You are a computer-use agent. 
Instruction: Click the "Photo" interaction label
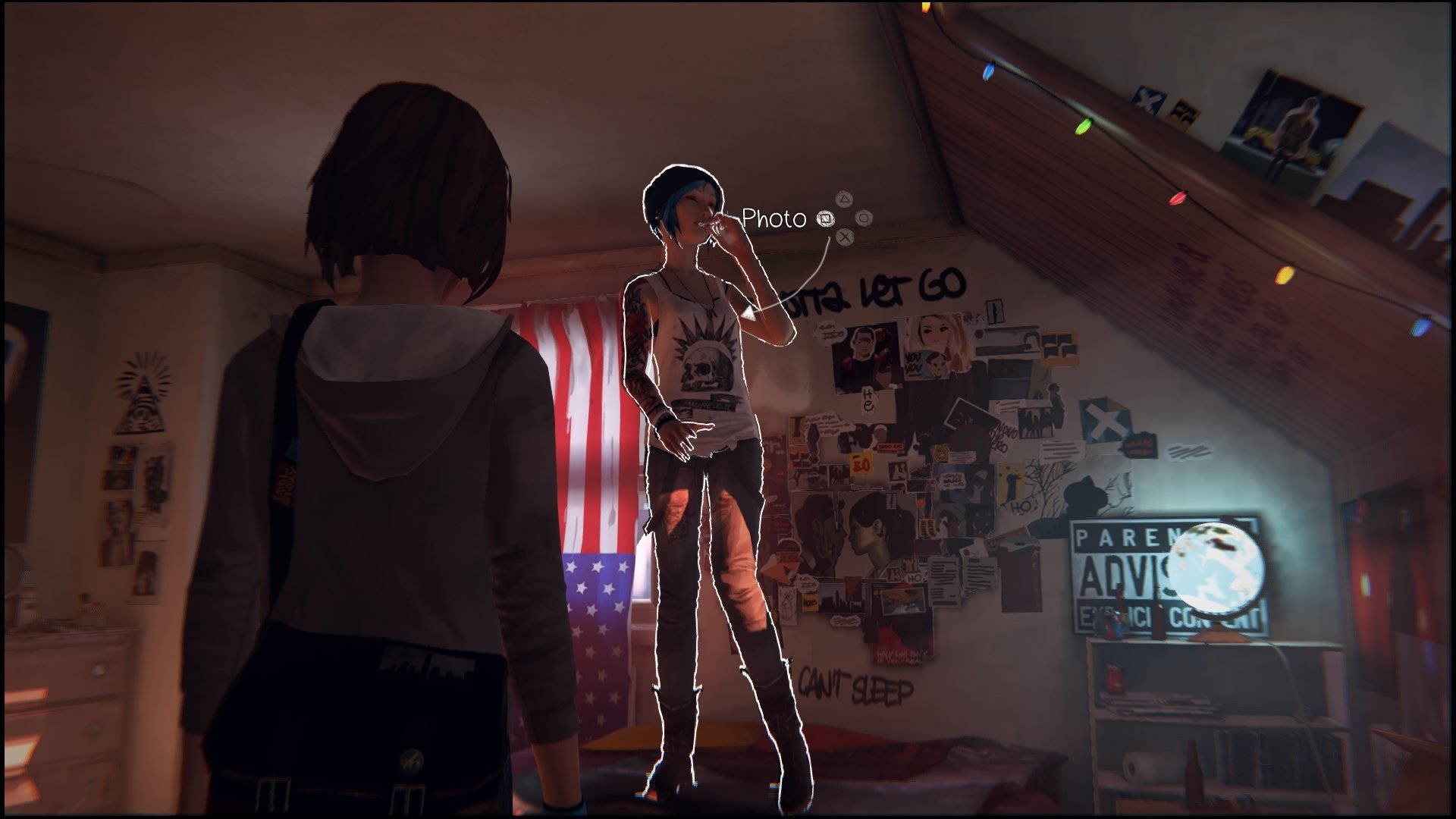tap(772, 216)
